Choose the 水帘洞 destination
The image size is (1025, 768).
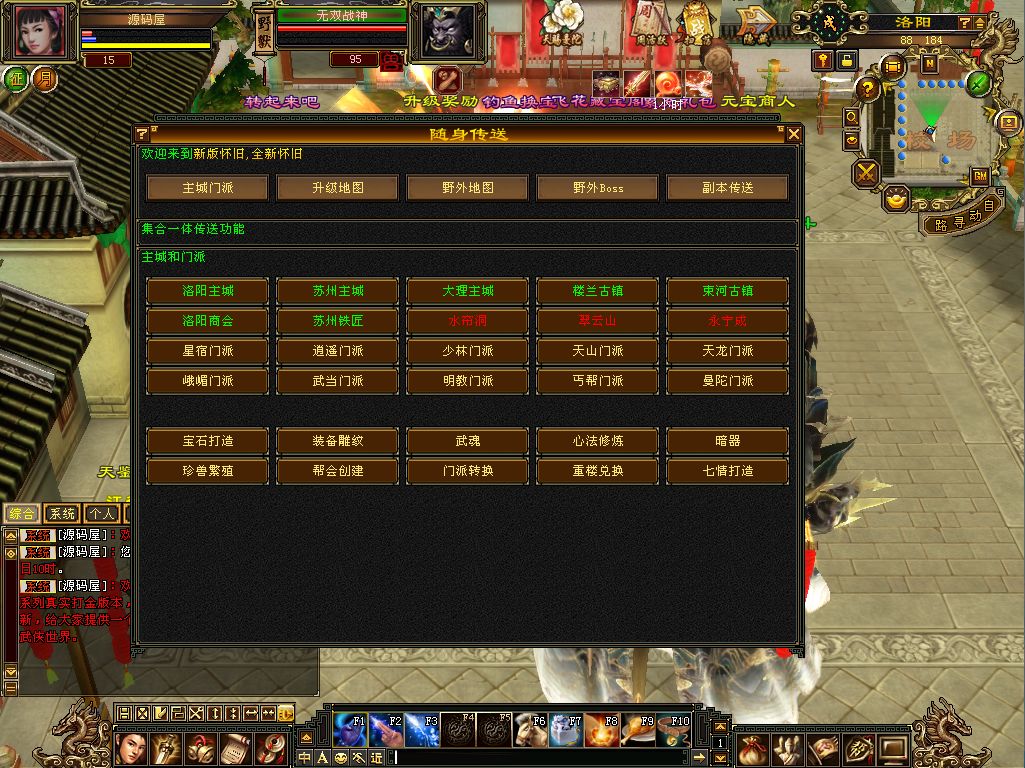point(468,321)
